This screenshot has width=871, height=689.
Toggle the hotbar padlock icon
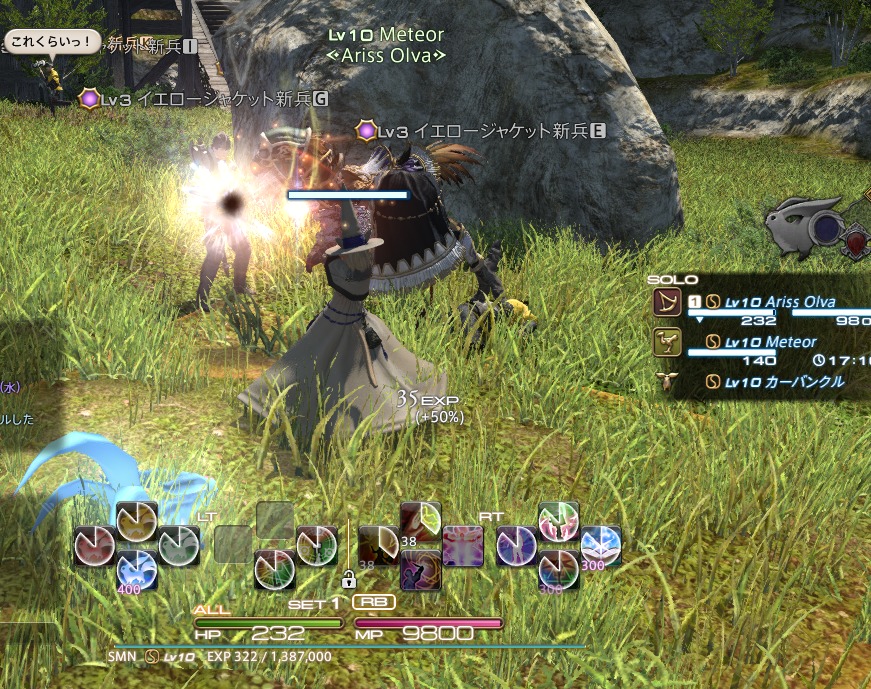(349, 580)
